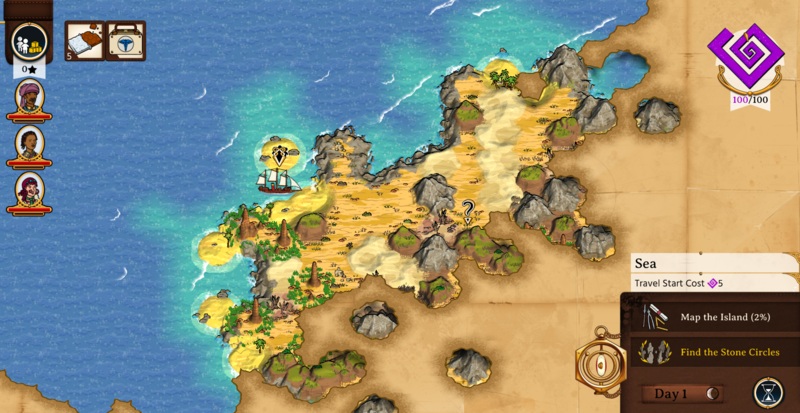Viewport: 800px width, 413px height.
Task: Click the golden compass button
Action: tap(601, 364)
